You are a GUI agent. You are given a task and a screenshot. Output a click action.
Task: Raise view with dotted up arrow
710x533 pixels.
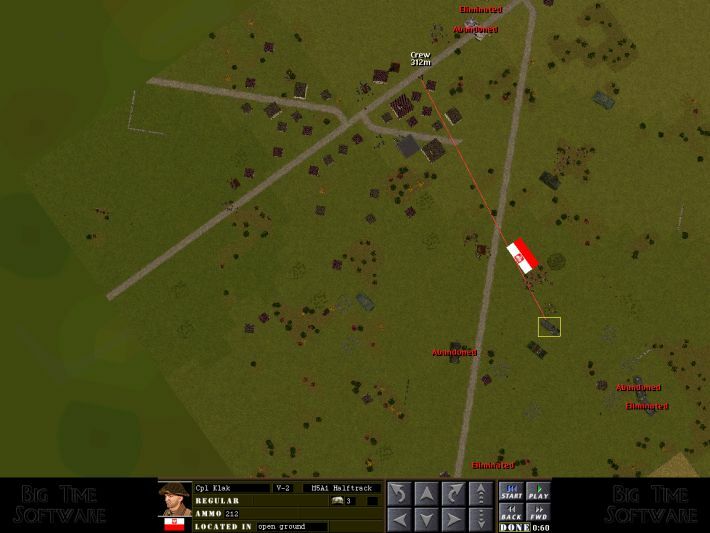coord(482,493)
